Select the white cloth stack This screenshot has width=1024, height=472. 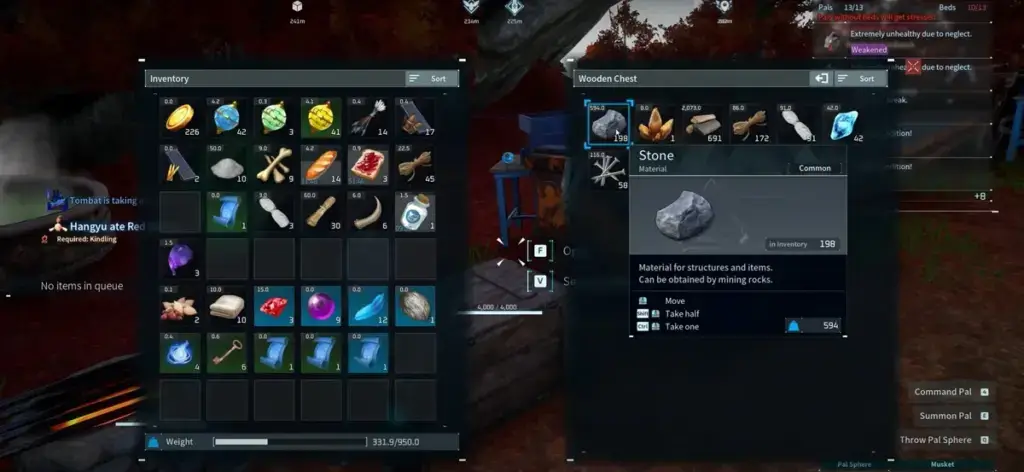tap(229, 305)
